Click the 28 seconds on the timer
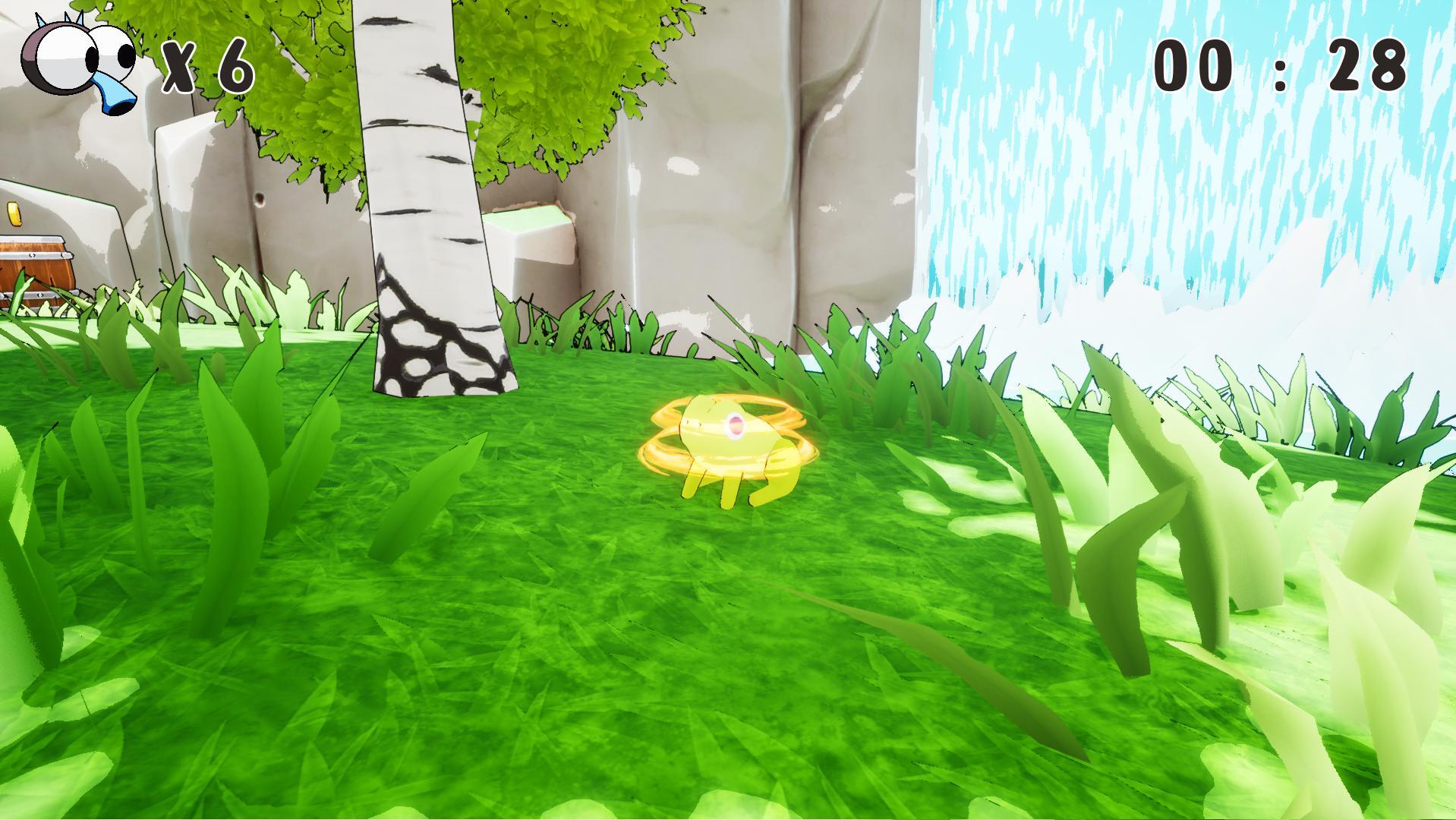Image resolution: width=1456 pixels, height=820 pixels. 1366,65
